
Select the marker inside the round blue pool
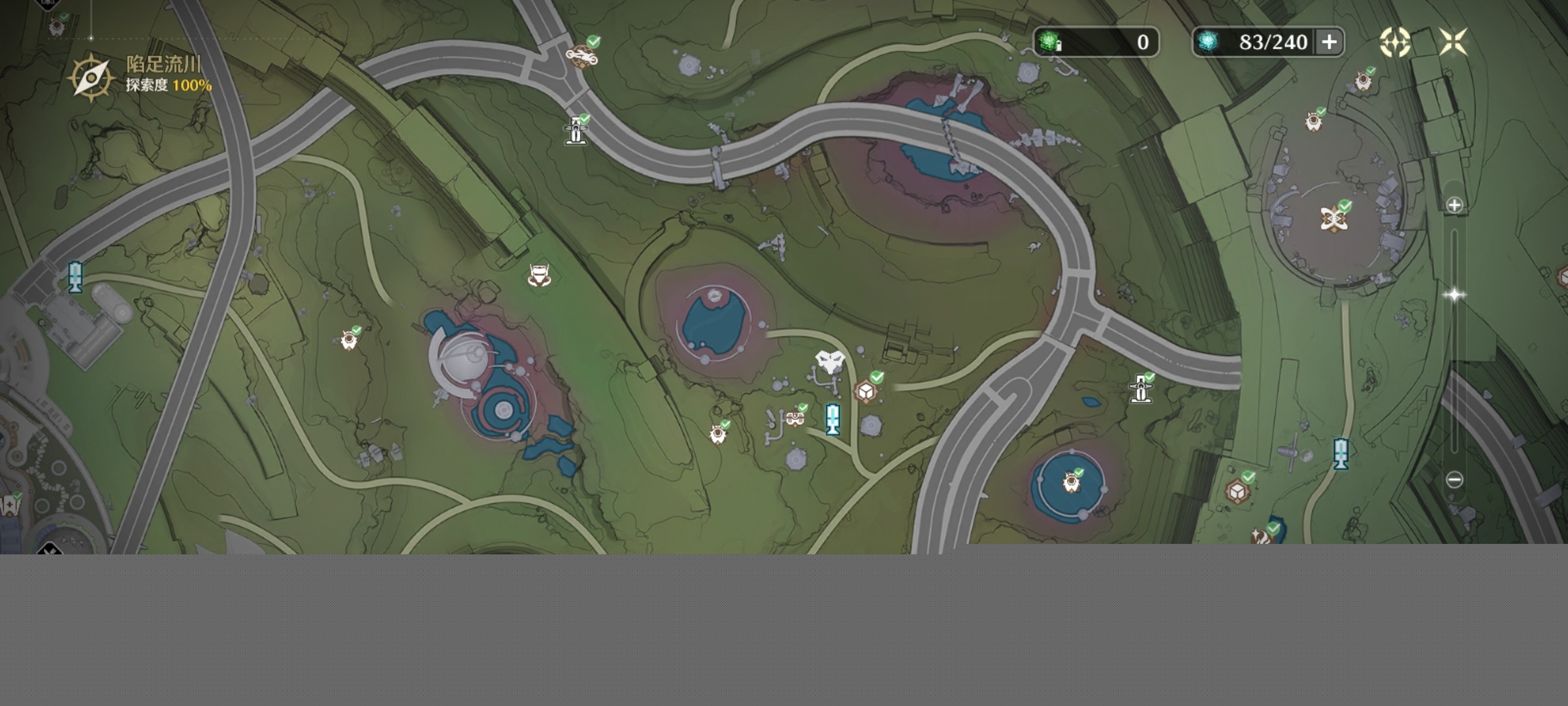pyautogui.click(x=1071, y=483)
